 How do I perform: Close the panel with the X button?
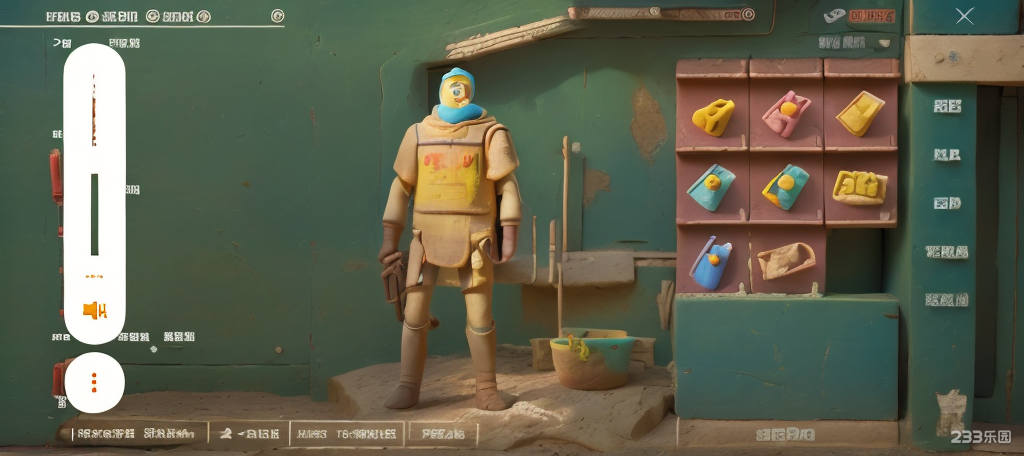[x=964, y=16]
